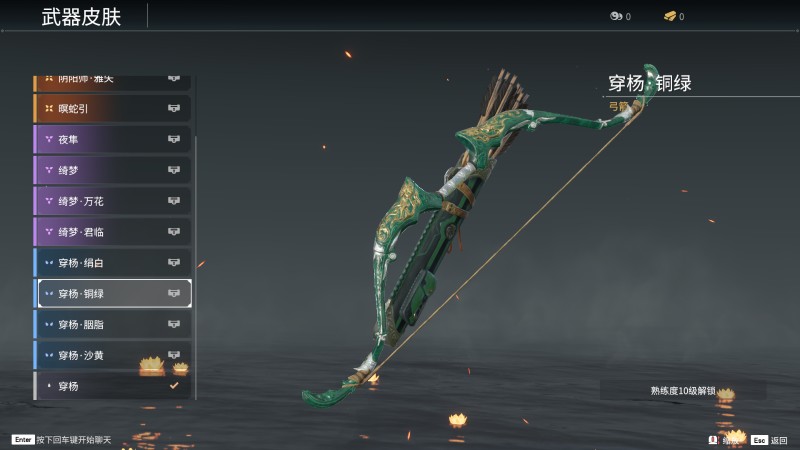Screen dimensions: 800x450
Task: Select the default 穿杨 skin with checkmark
Action: 112,386
